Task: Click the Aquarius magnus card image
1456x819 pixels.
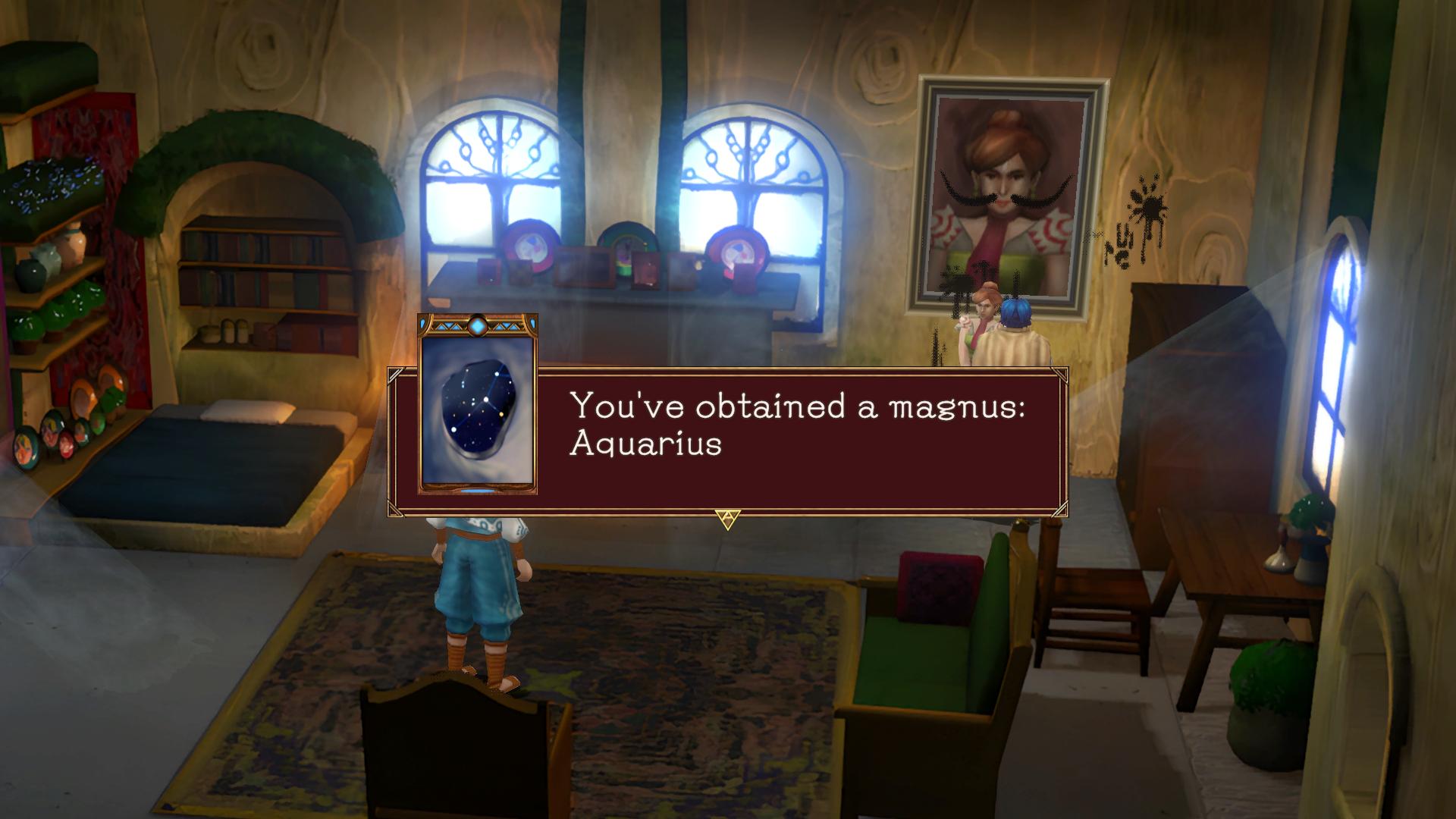Action: [x=478, y=406]
